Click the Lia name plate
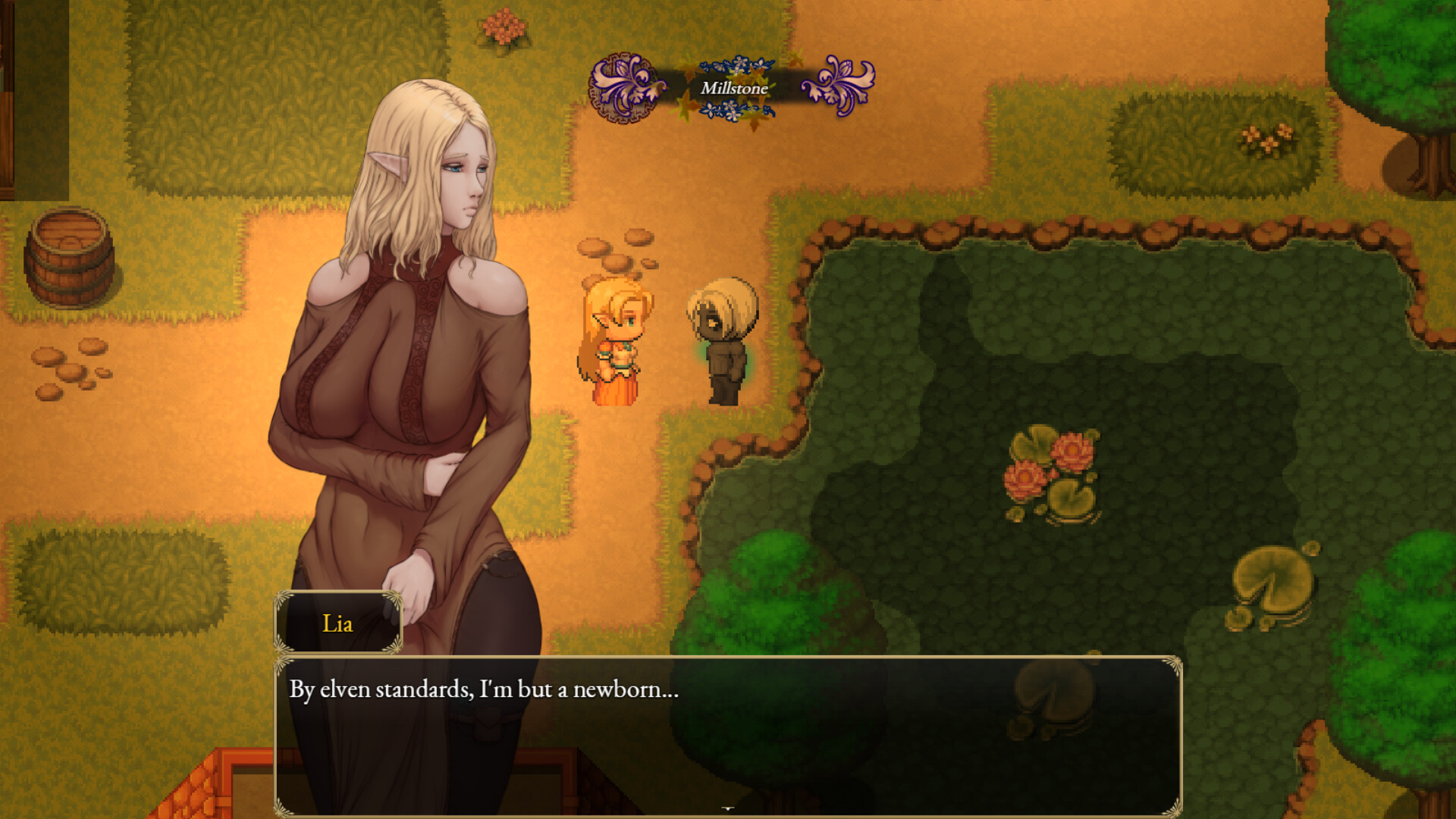 pyautogui.click(x=339, y=623)
